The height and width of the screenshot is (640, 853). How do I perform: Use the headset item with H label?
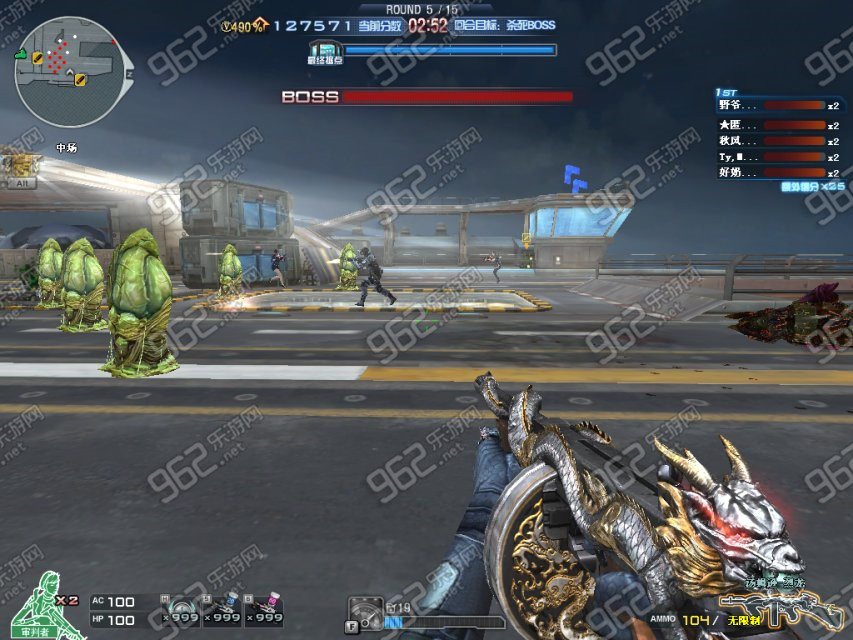(x=181, y=609)
